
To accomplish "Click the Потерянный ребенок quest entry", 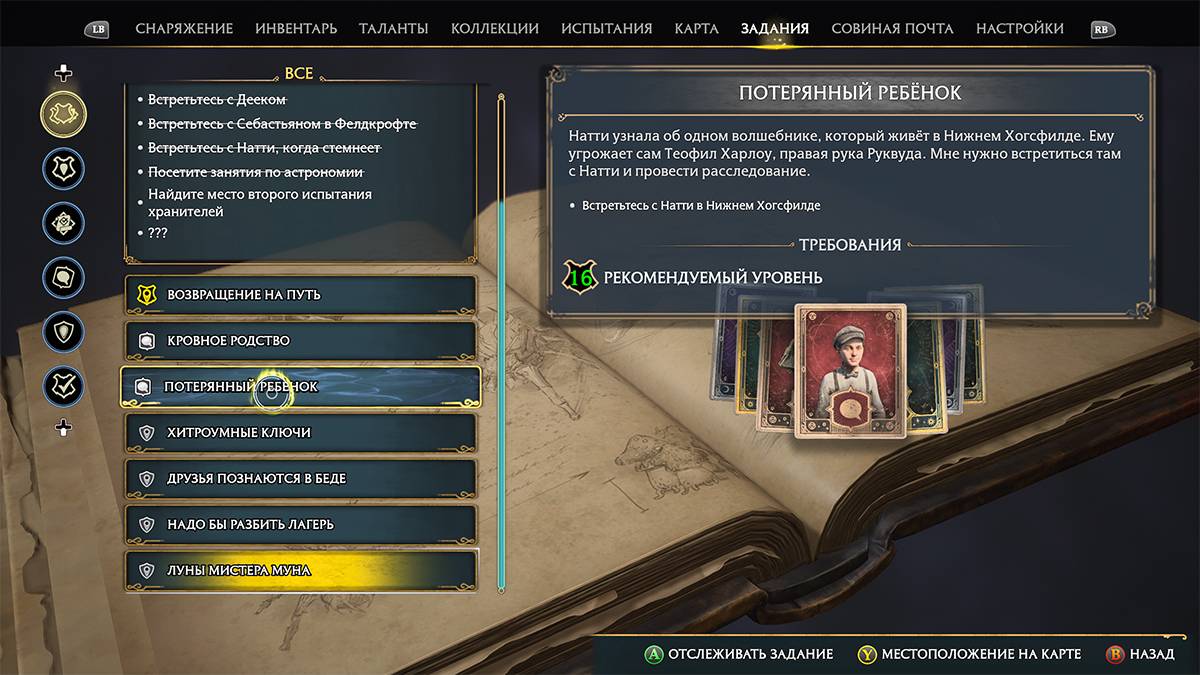I will pyautogui.click(x=299, y=387).
